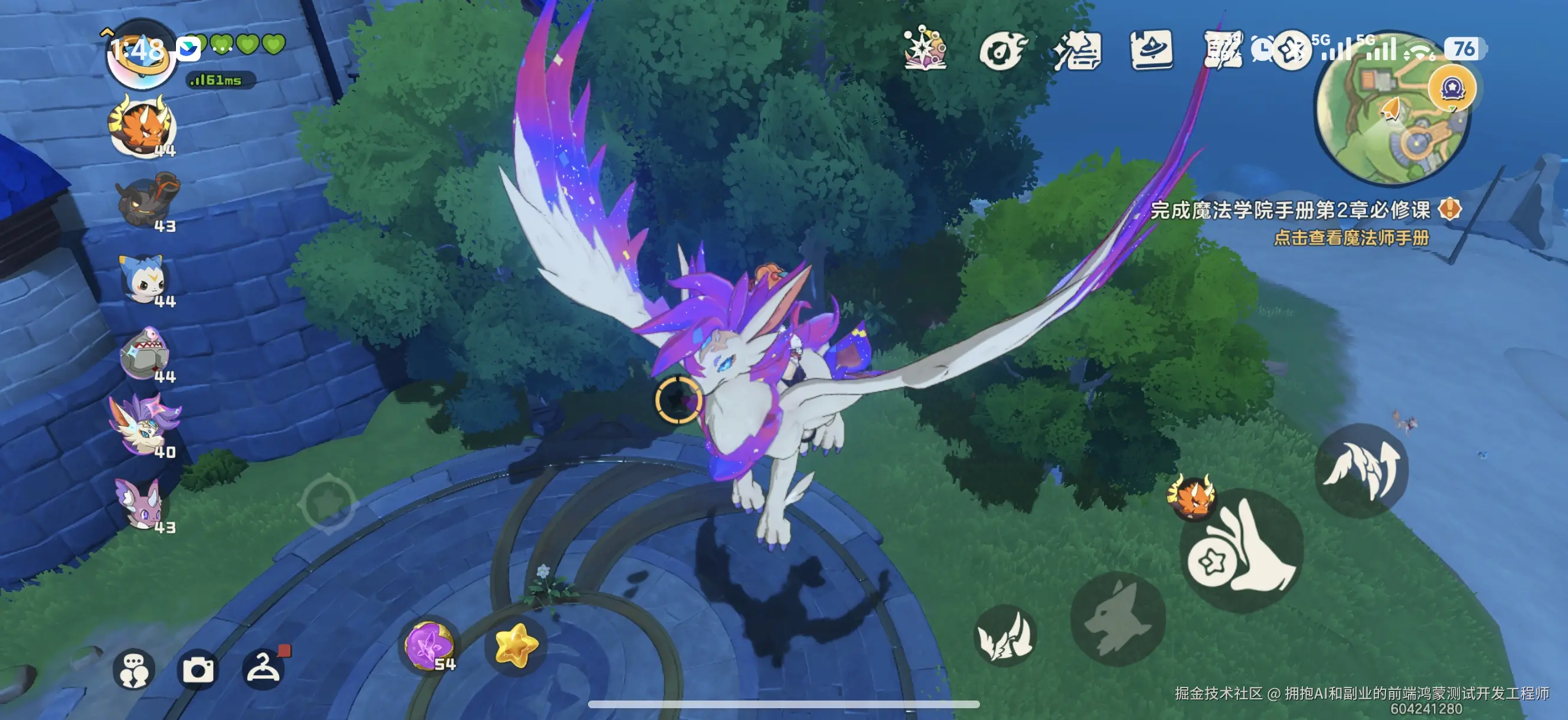Open the star-and-moon spellbook icon

coord(925,49)
